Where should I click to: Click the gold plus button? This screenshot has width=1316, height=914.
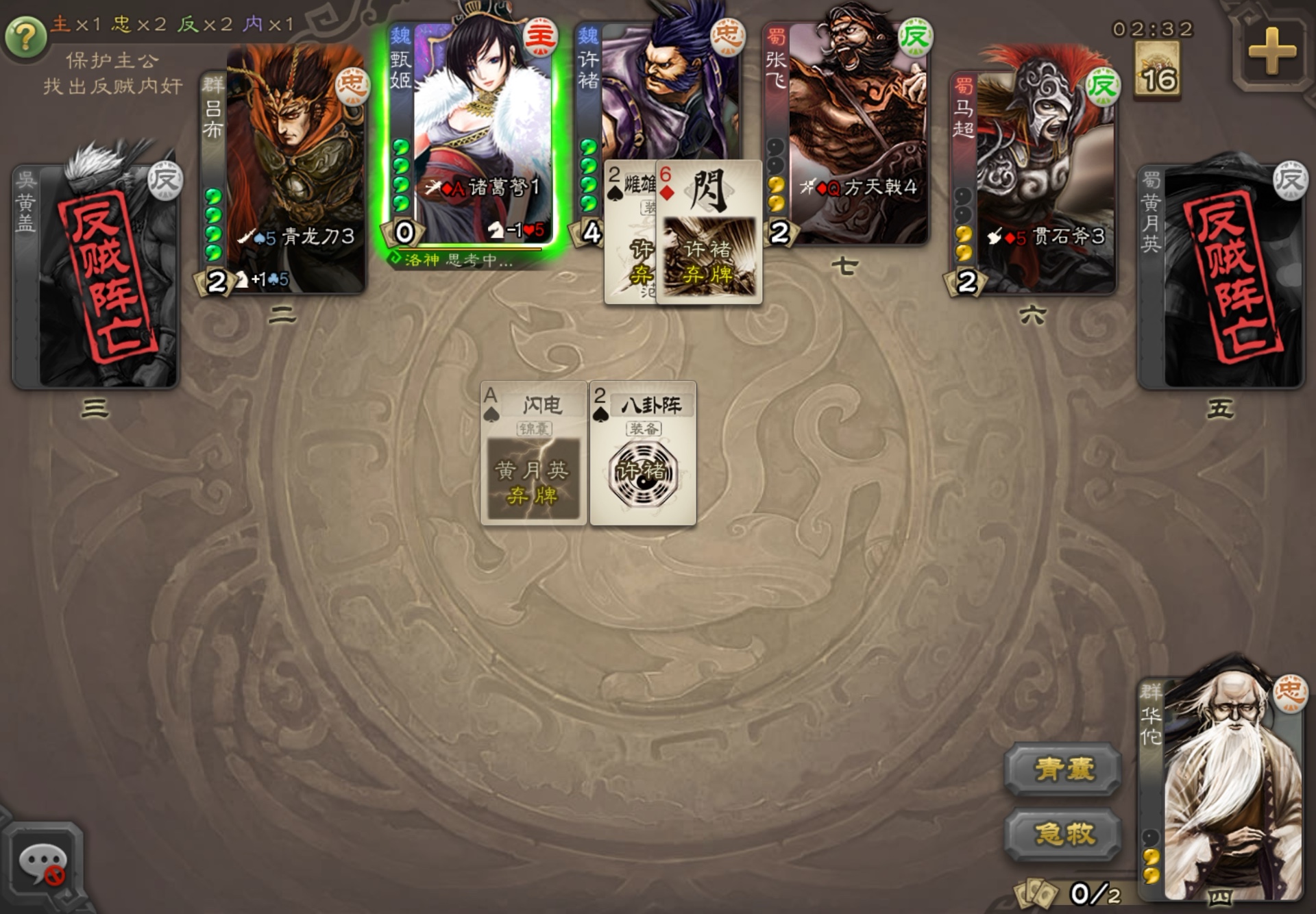(x=1271, y=52)
